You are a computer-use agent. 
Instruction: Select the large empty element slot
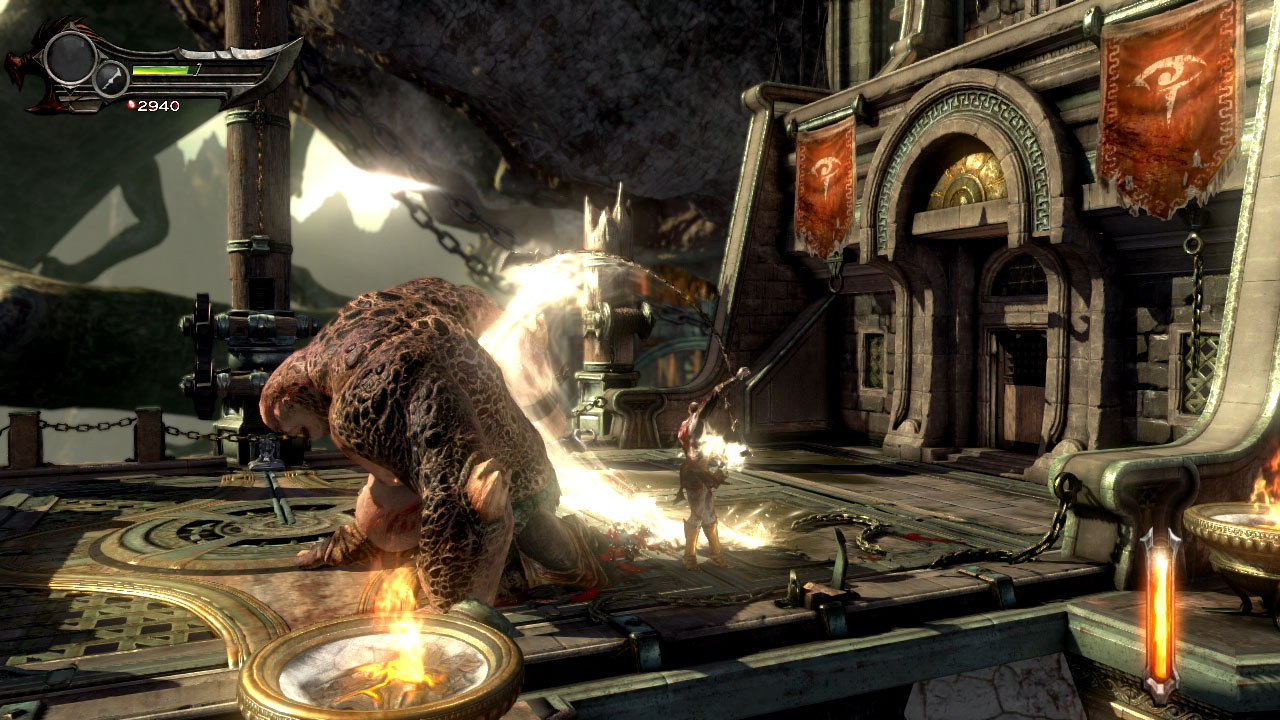pyautogui.click(x=70, y=58)
